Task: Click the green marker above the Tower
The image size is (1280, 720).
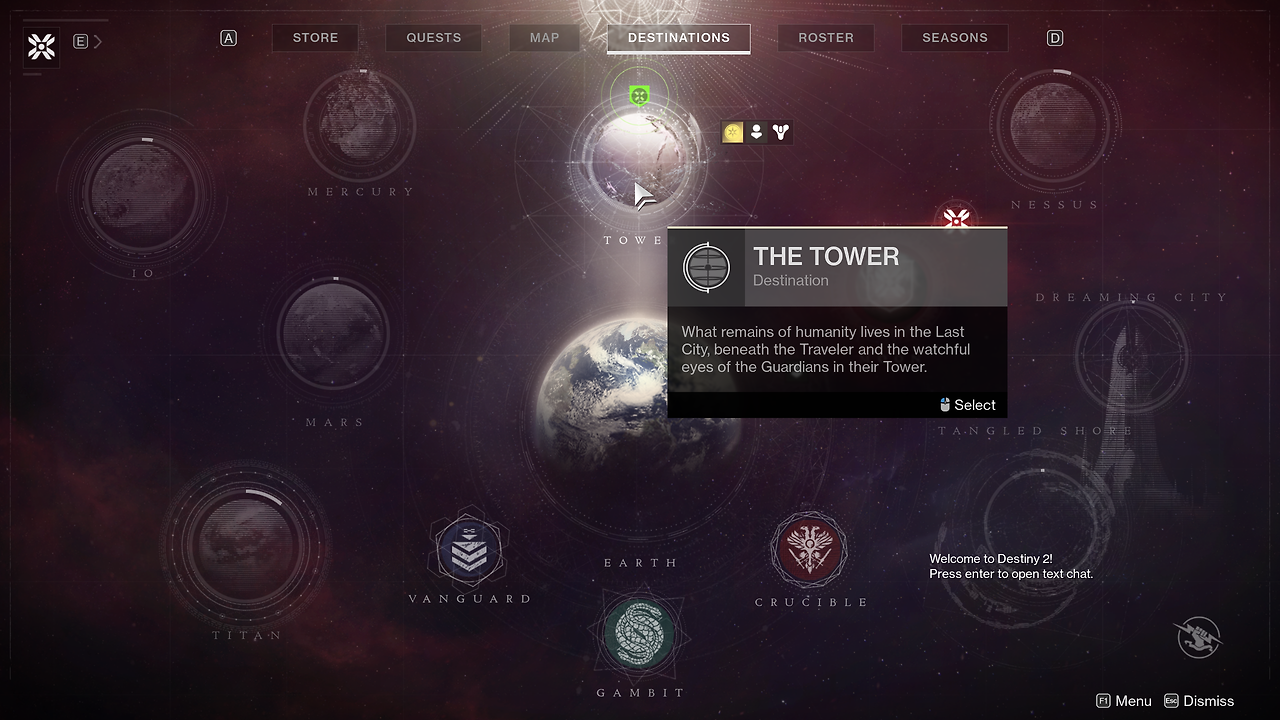Action: coord(639,96)
